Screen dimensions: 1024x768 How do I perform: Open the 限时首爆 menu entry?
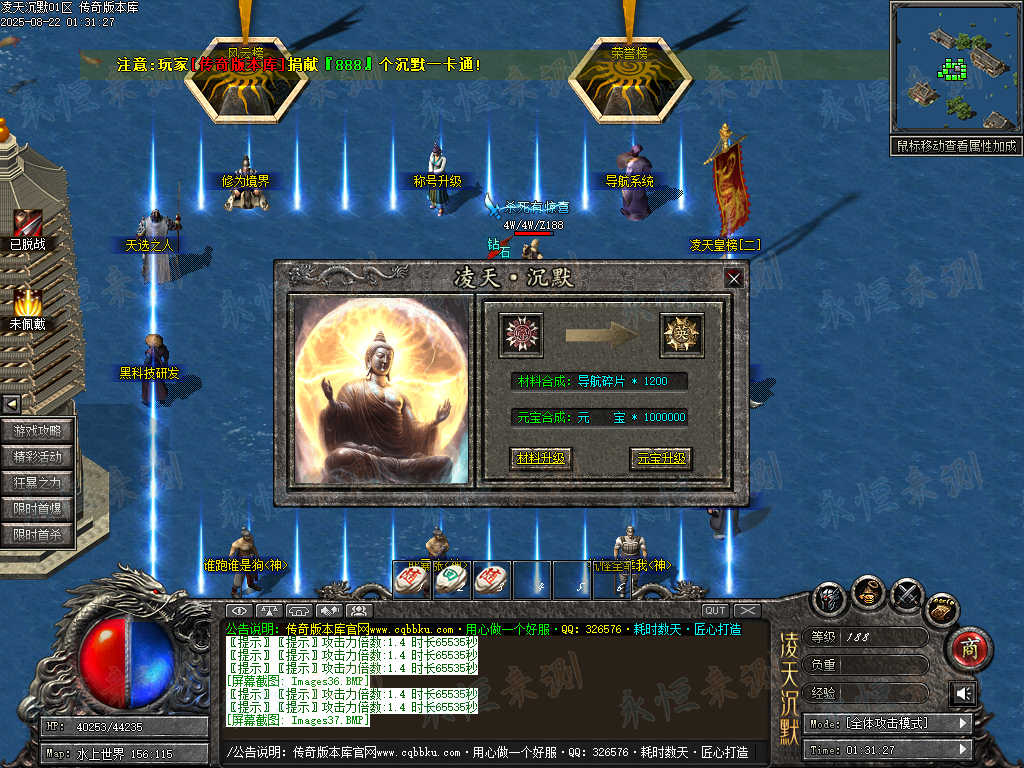point(38,509)
